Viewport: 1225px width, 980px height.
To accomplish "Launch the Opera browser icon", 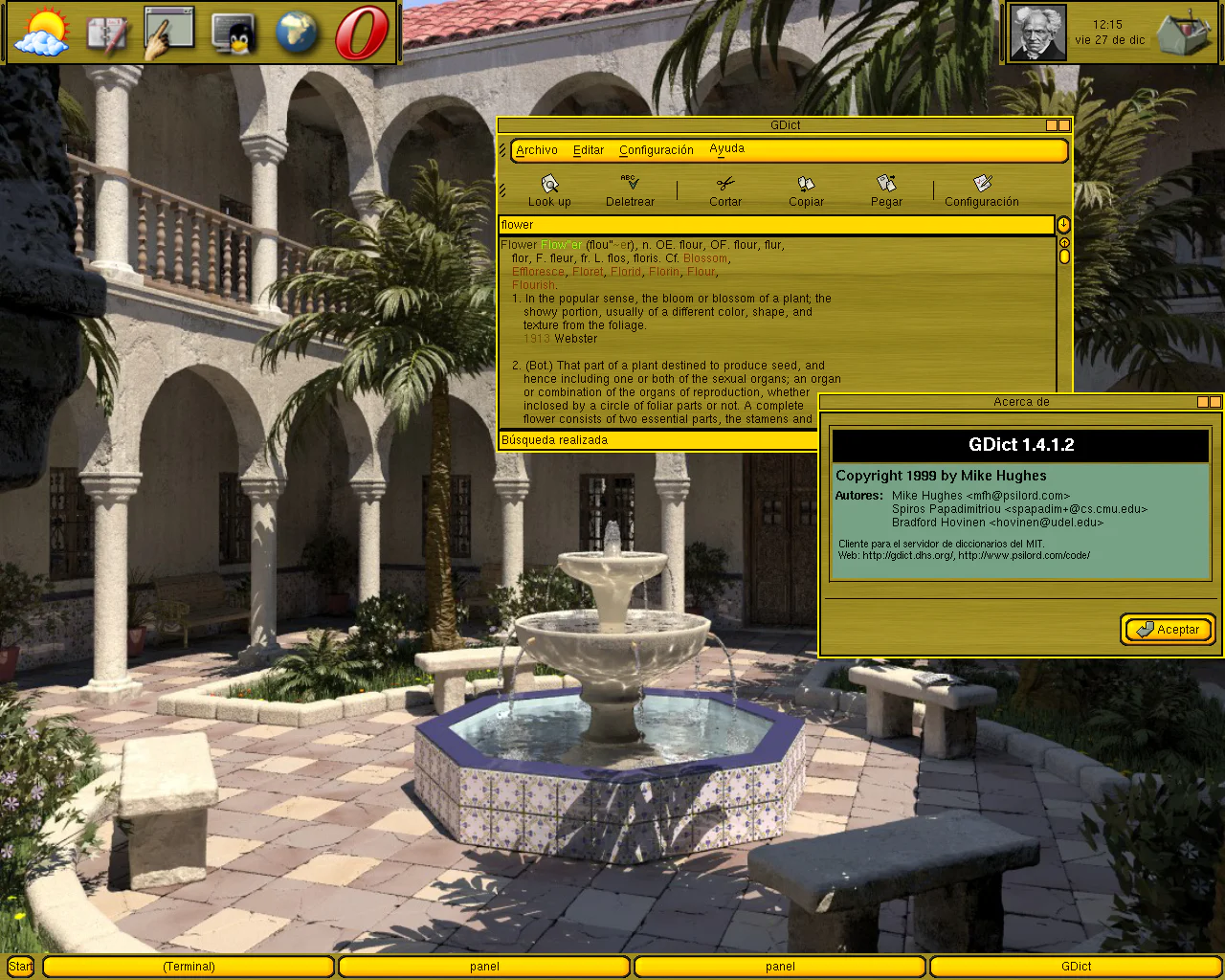I will coord(361,33).
